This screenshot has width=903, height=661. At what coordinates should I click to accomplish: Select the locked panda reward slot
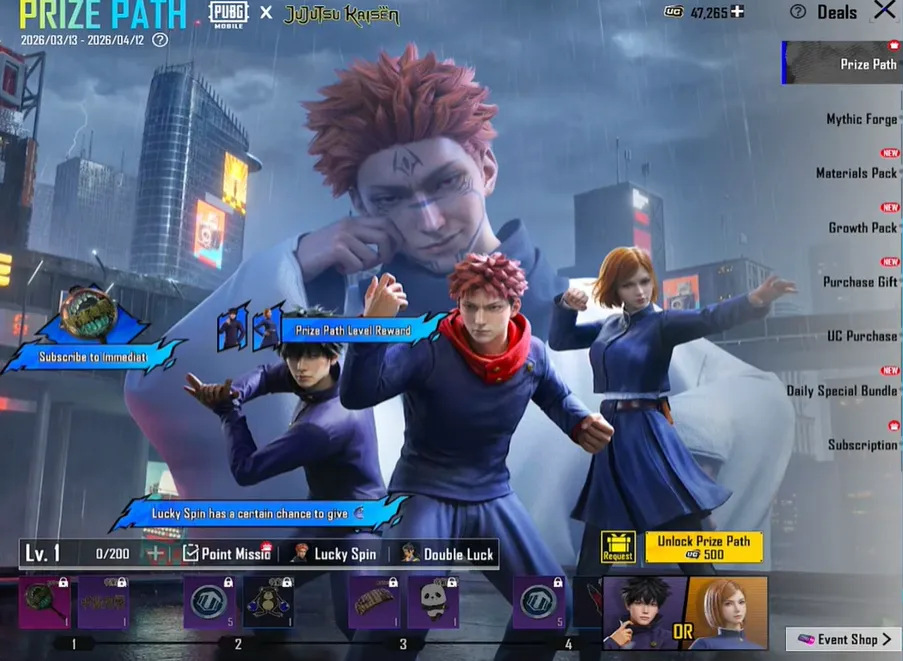[x=433, y=602]
